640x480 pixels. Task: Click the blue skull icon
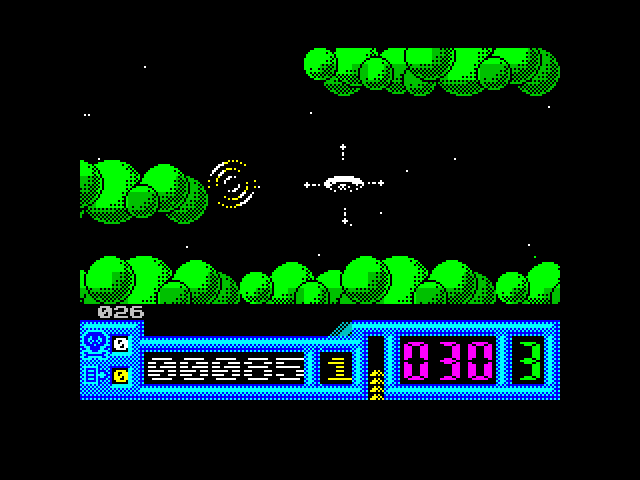coord(96,343)
